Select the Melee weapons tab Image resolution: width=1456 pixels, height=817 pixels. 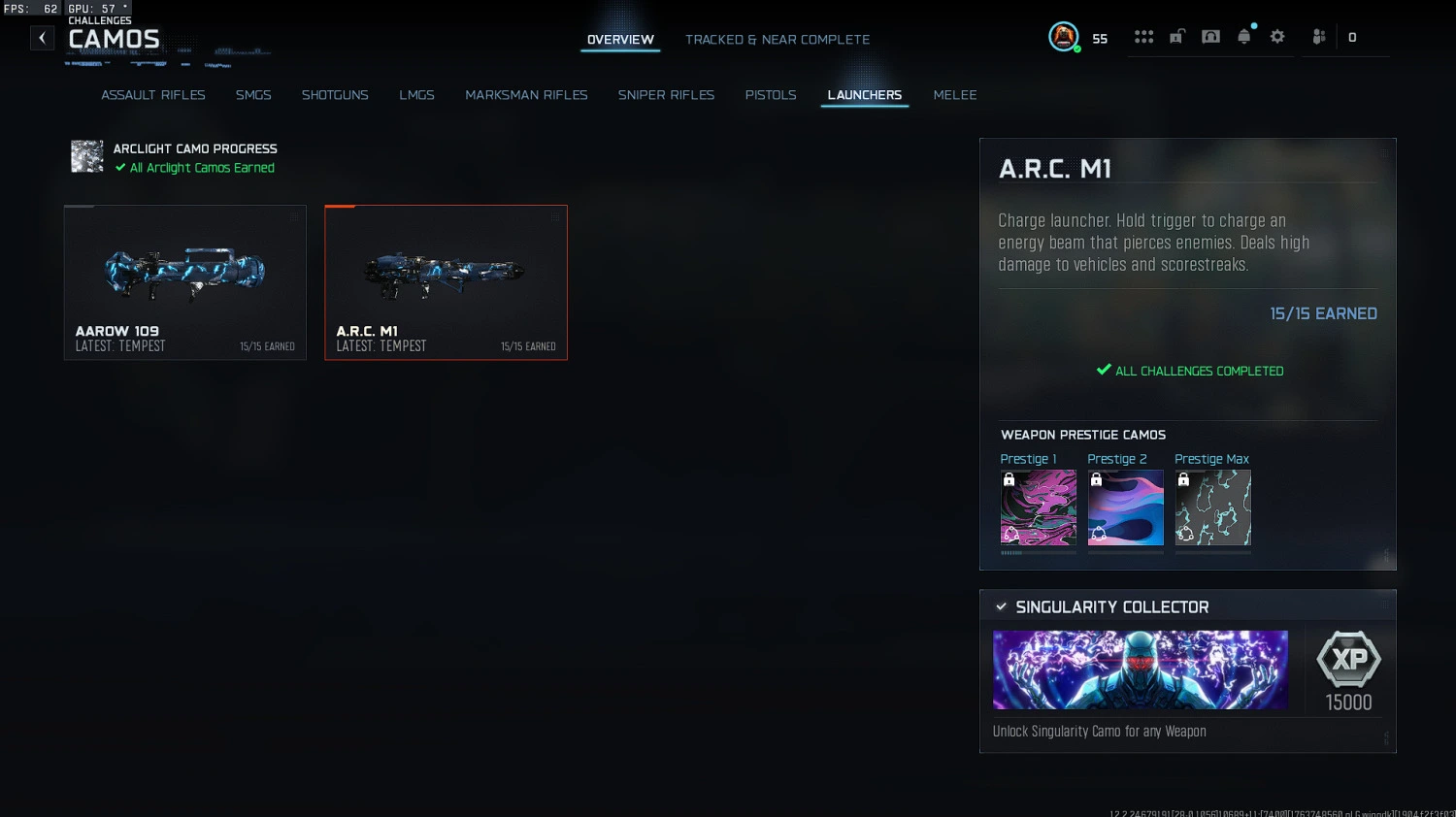pos(955,94)
